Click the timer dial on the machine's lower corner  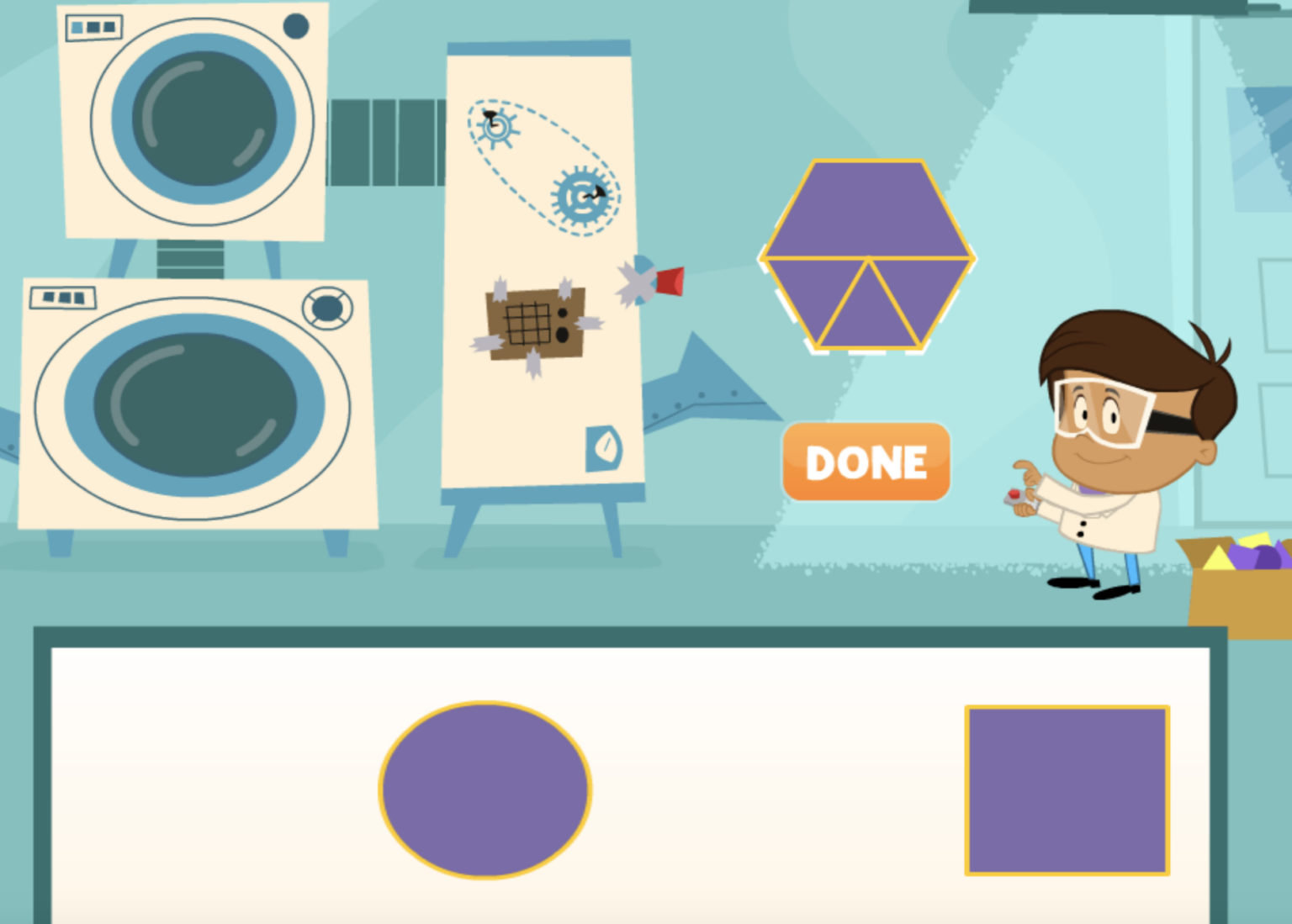point(604,447)
